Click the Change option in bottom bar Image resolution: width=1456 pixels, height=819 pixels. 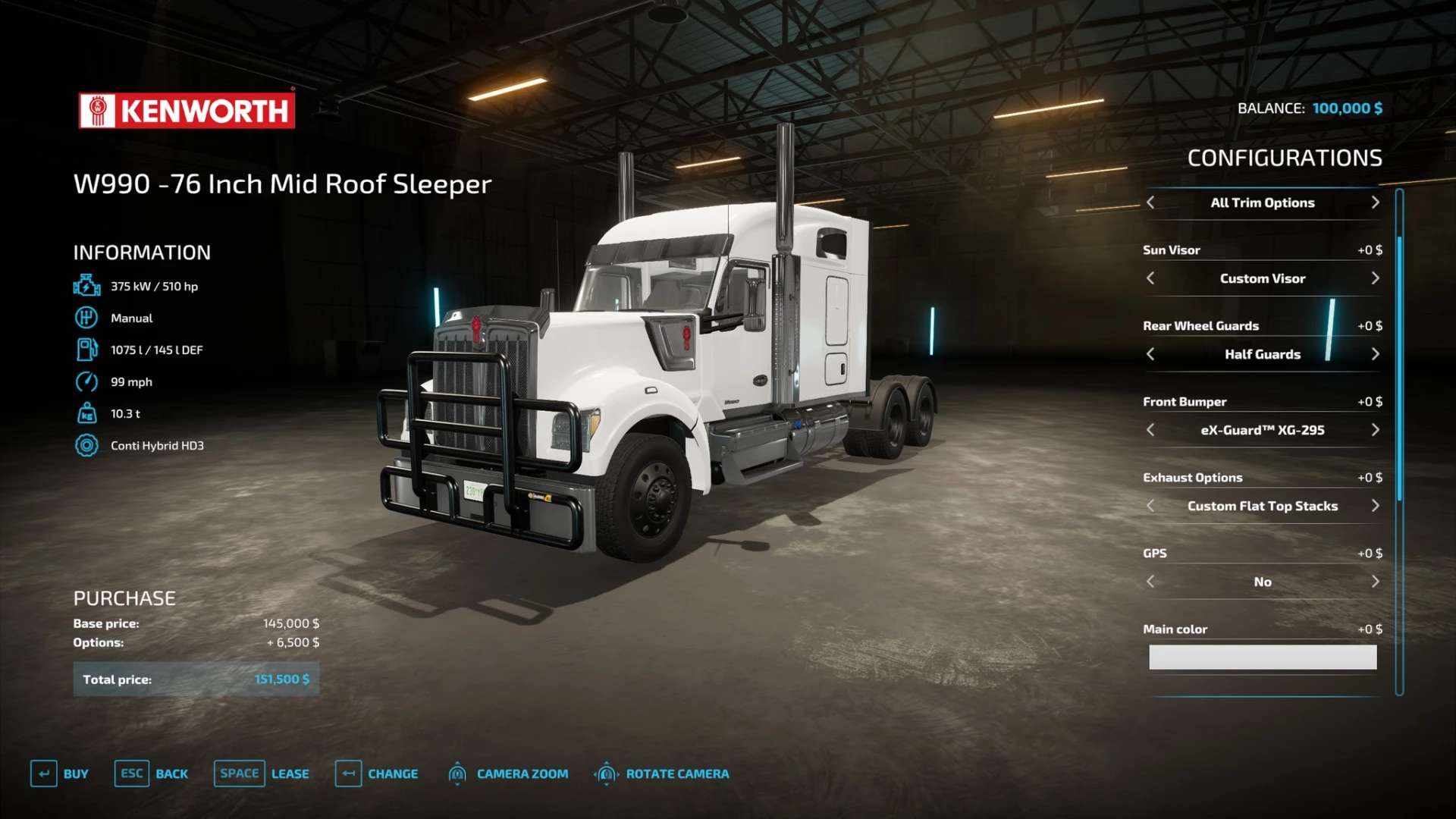click(377, 773)
